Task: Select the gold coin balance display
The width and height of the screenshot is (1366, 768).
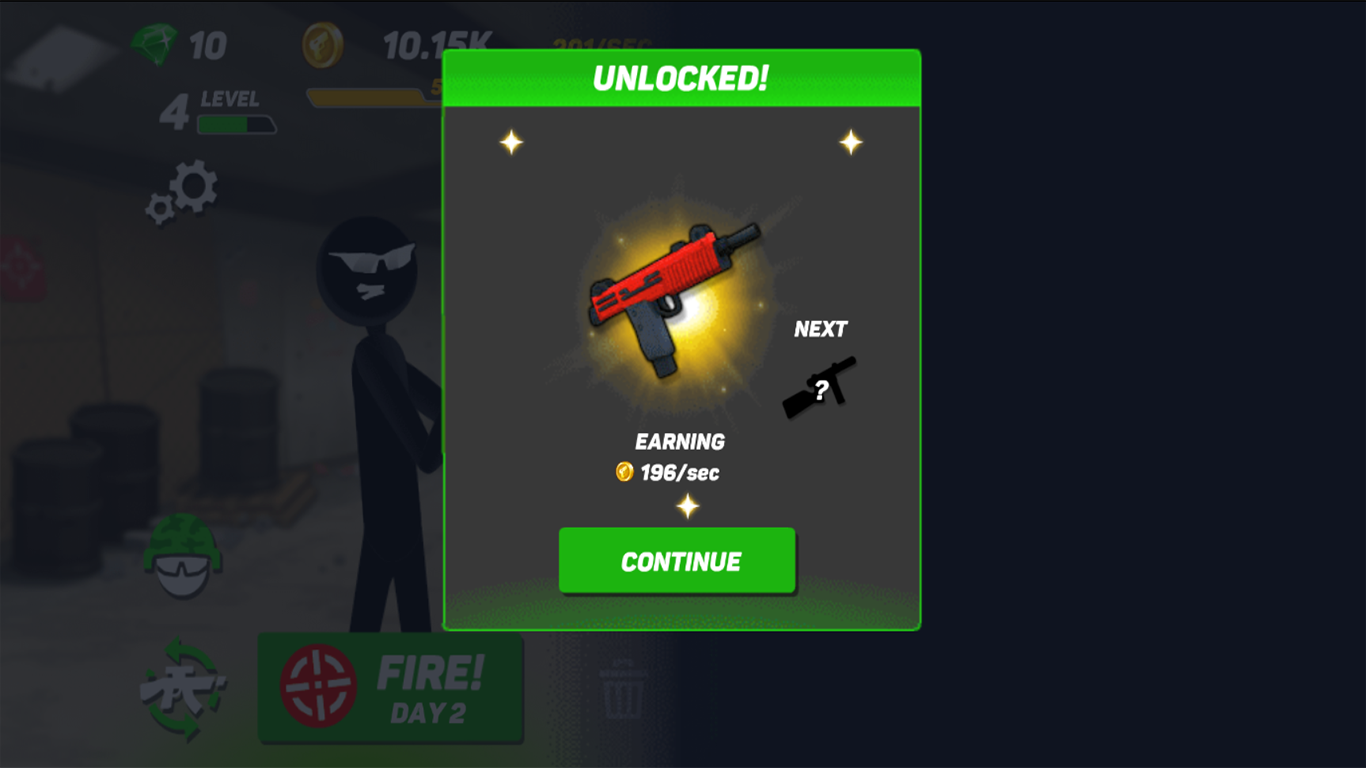Action: coord(380,44)
